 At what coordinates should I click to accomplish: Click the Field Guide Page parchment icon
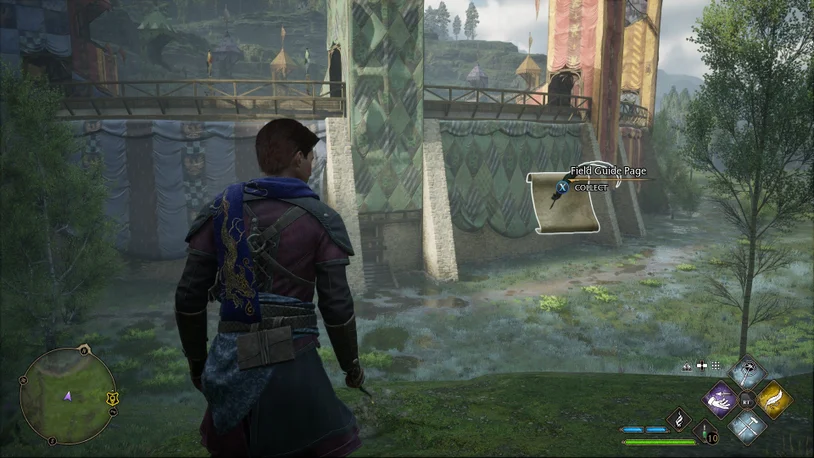[563, 202]
